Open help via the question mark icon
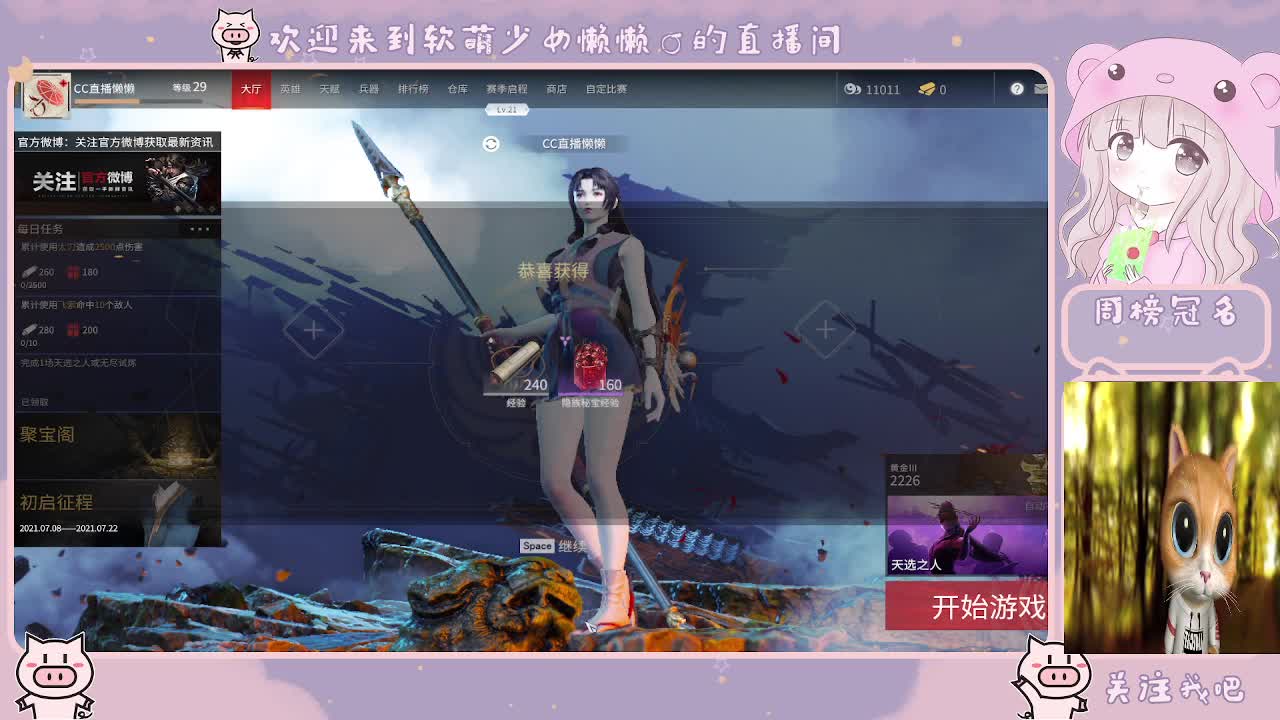 1017,89
